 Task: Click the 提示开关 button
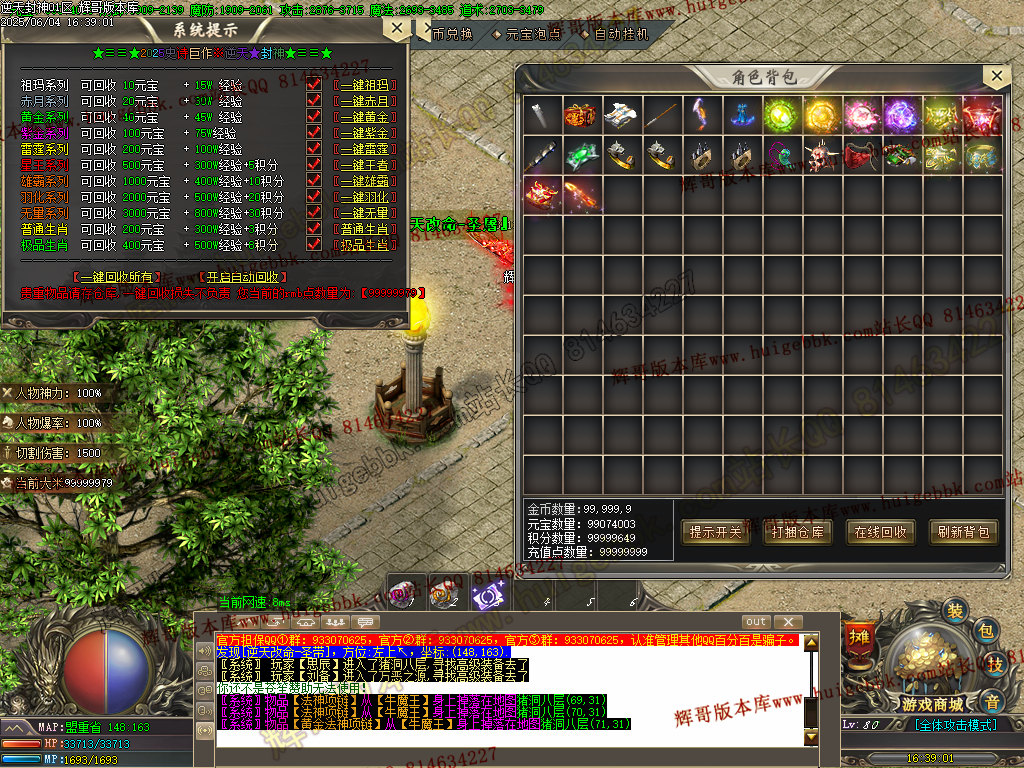coord(715,532)
